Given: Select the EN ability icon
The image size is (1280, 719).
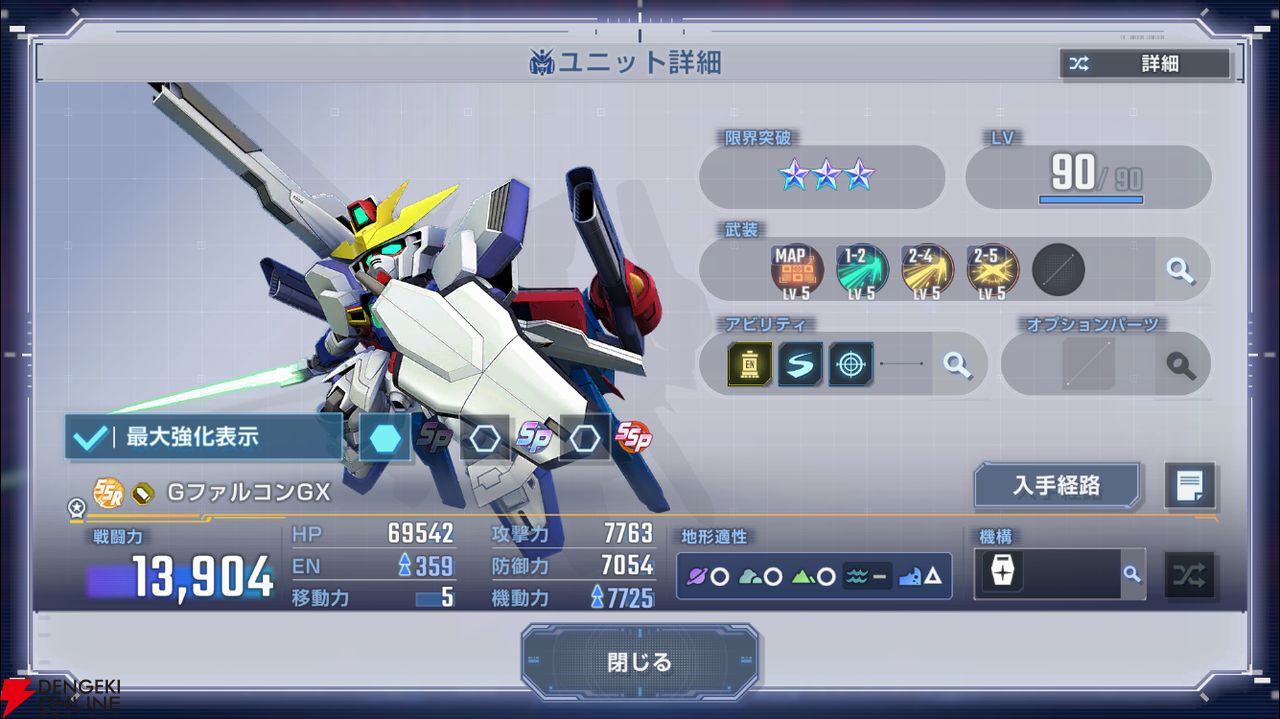Looking at the screenshot, I should [750, 364].
